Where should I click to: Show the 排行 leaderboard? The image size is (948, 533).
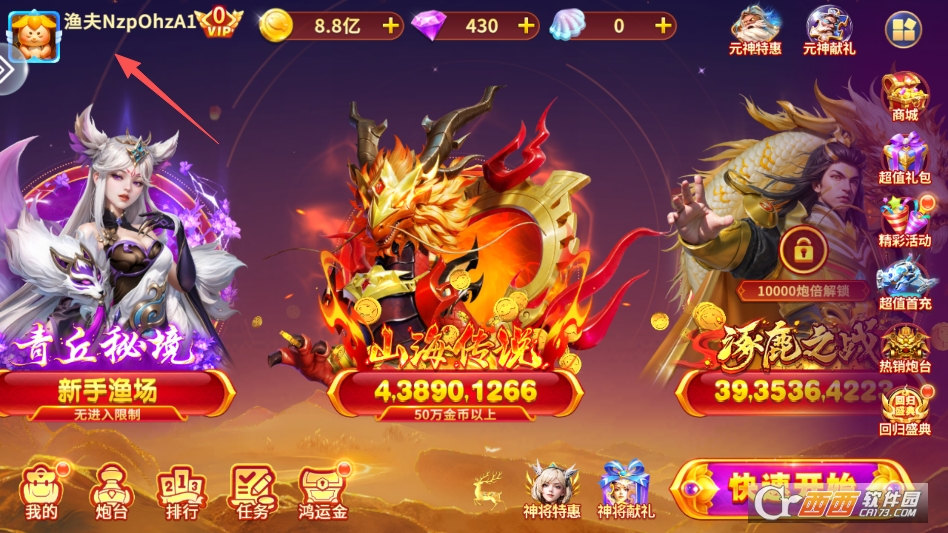pyautogui.click(x=180, y=491)
